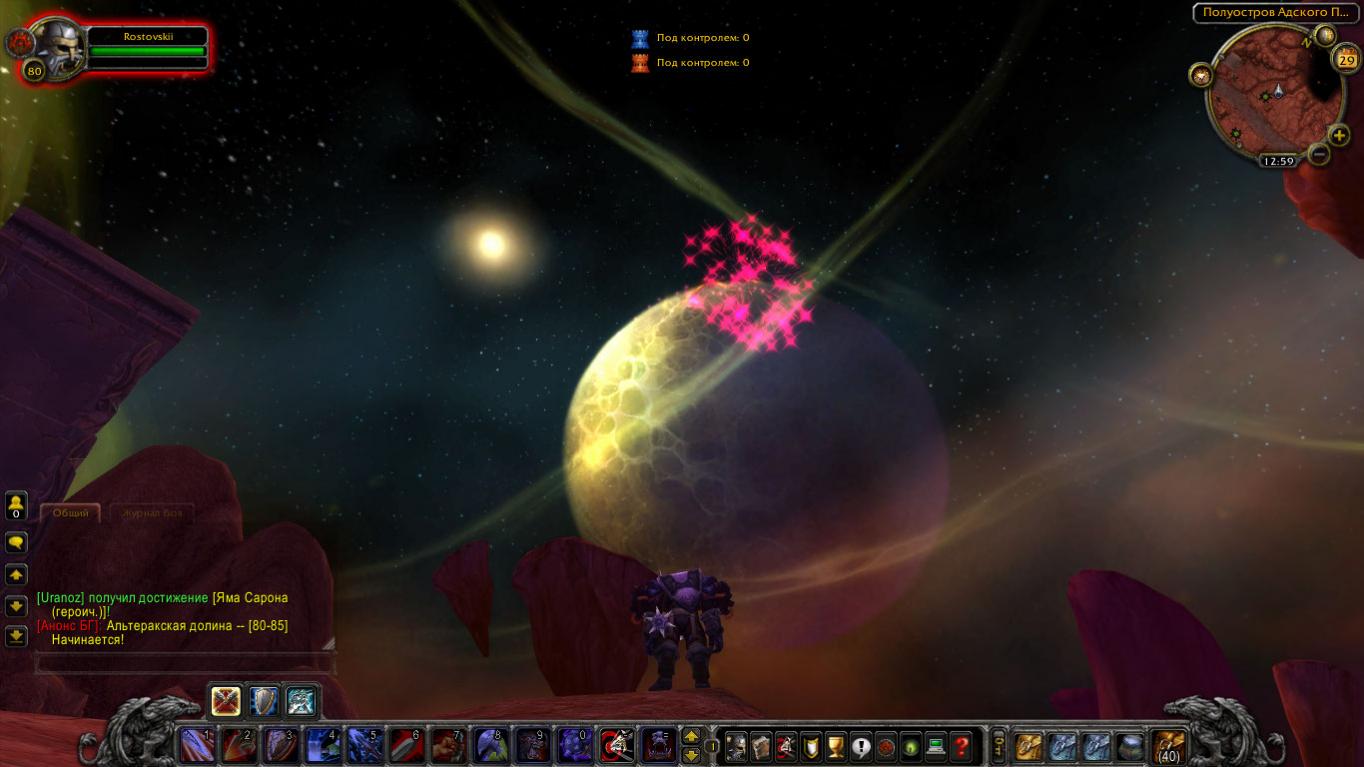The width and height of the screenshot is (1364, 767).
Task: Open the chat speech bubble menu
Action: pyautogui.click(x=16, y=542)
